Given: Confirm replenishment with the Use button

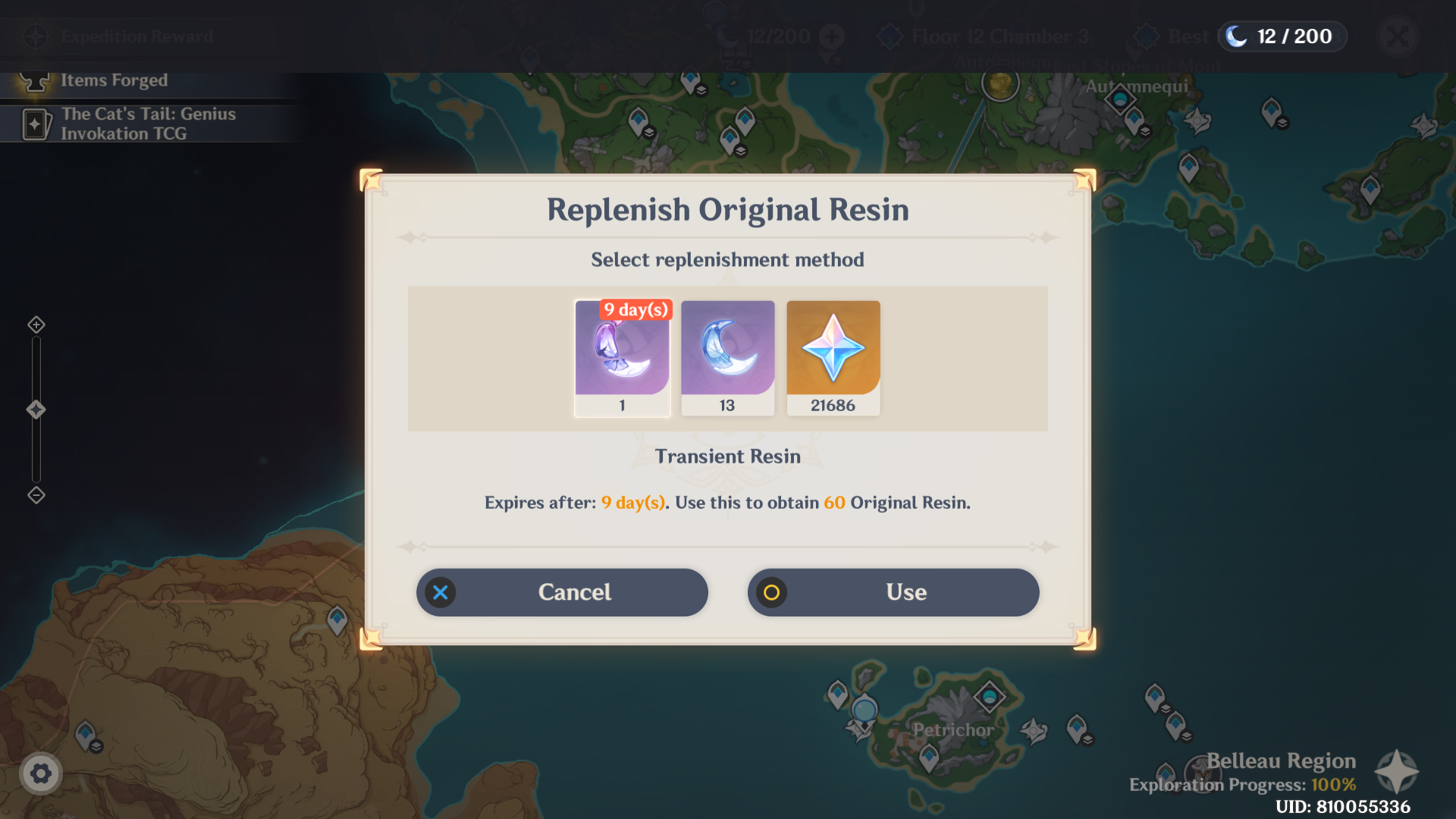Looking at the screenshot, I should tap(893, 592).
